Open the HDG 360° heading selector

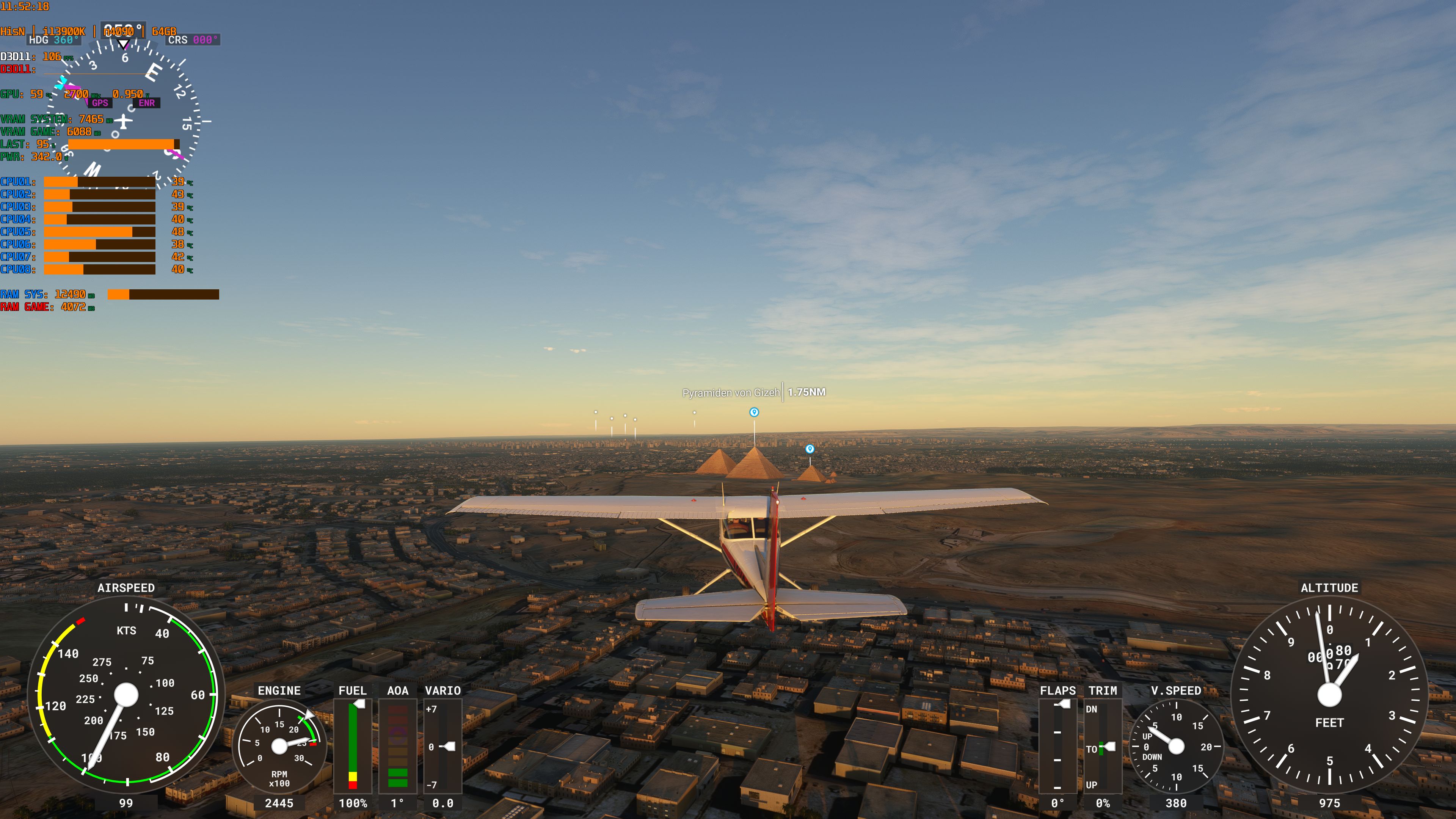[x=54, y=40]
